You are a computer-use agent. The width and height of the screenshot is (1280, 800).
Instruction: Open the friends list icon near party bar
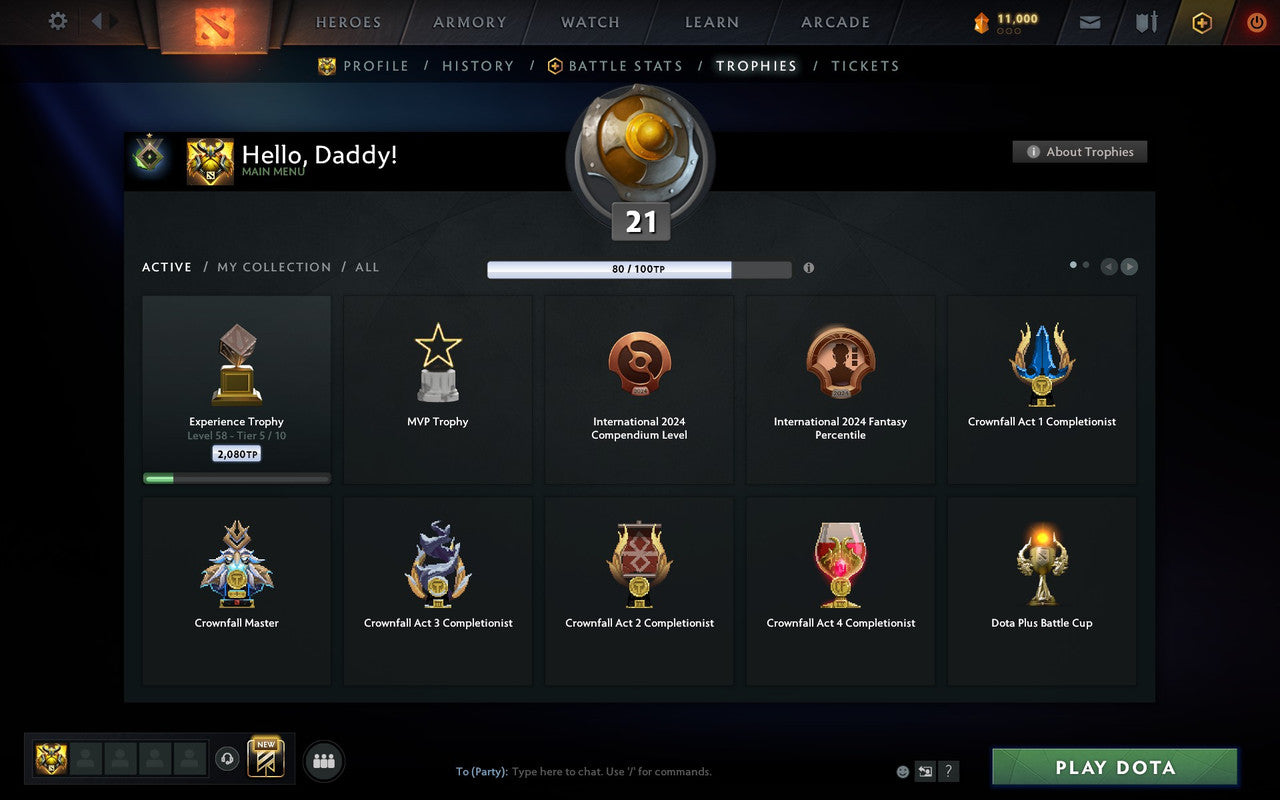(x=323, y=761)
